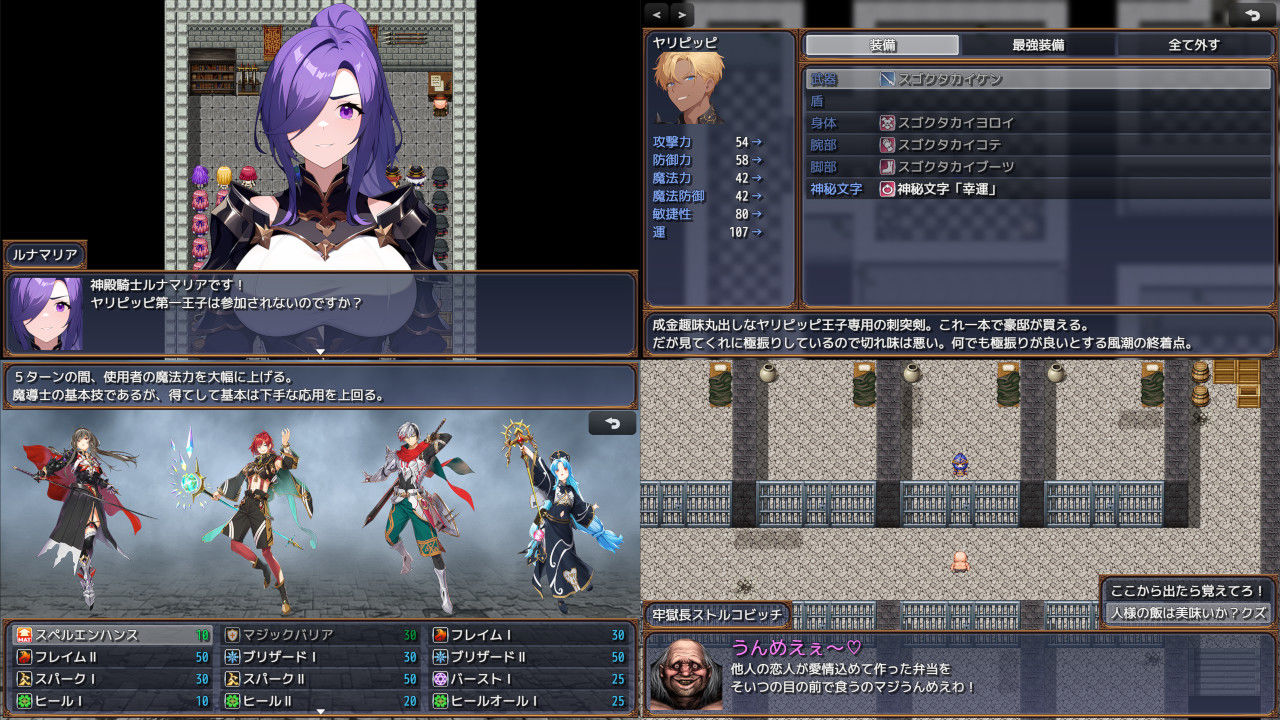Select the 装備 equip command
This screenshot has width=1280, height=720.
coord(882,45)
